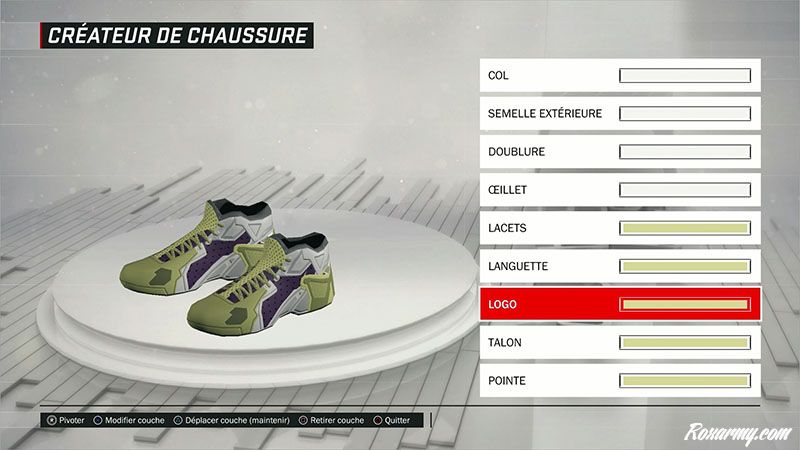Viewport: 800px width, 450px height.
Task: Open the COL white color swatch
Action: 685,76
